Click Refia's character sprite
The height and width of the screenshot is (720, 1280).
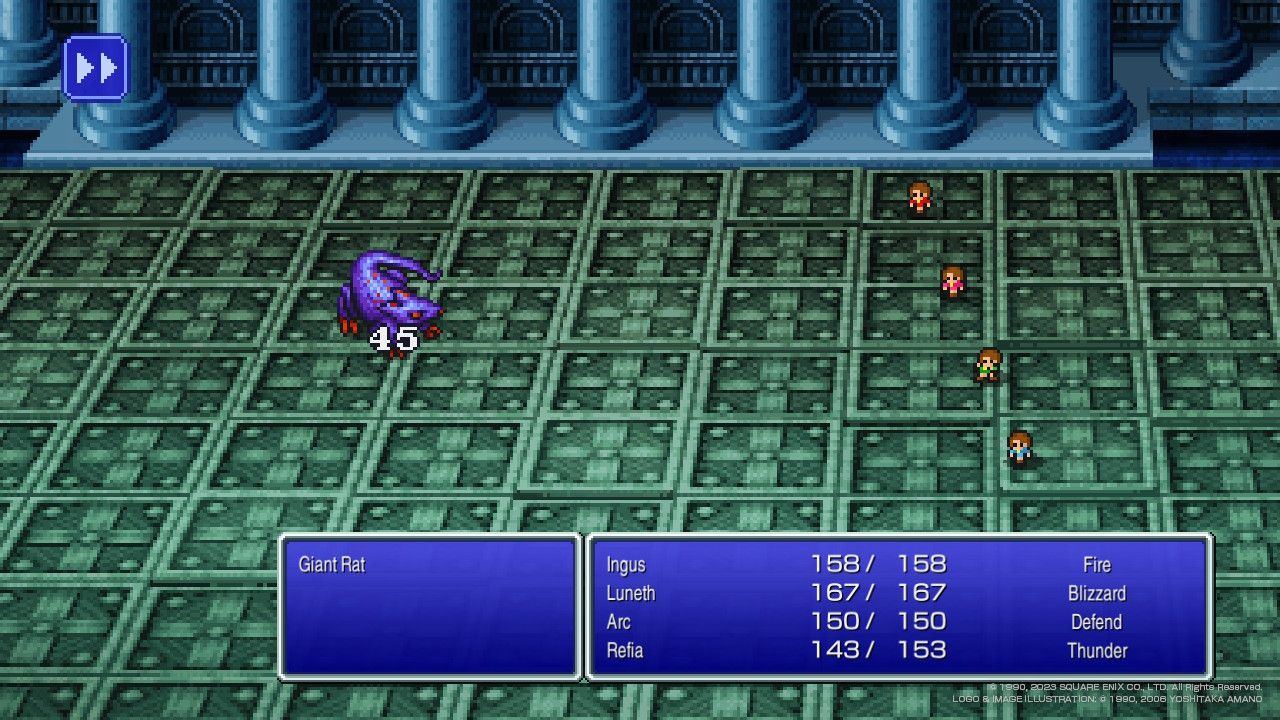coord(1018,447)
